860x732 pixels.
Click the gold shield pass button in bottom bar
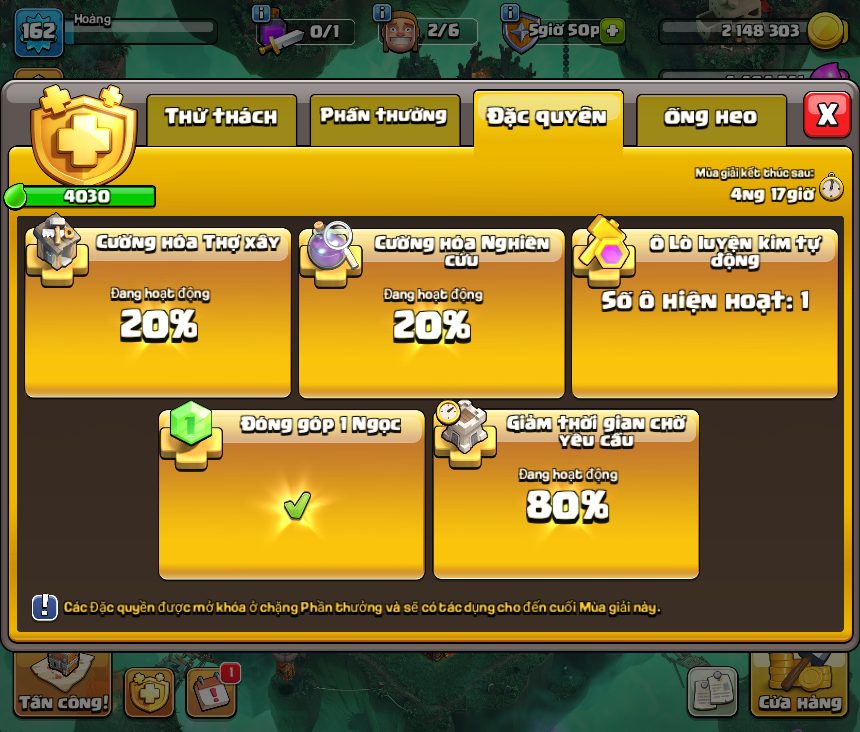coord(149,692)
